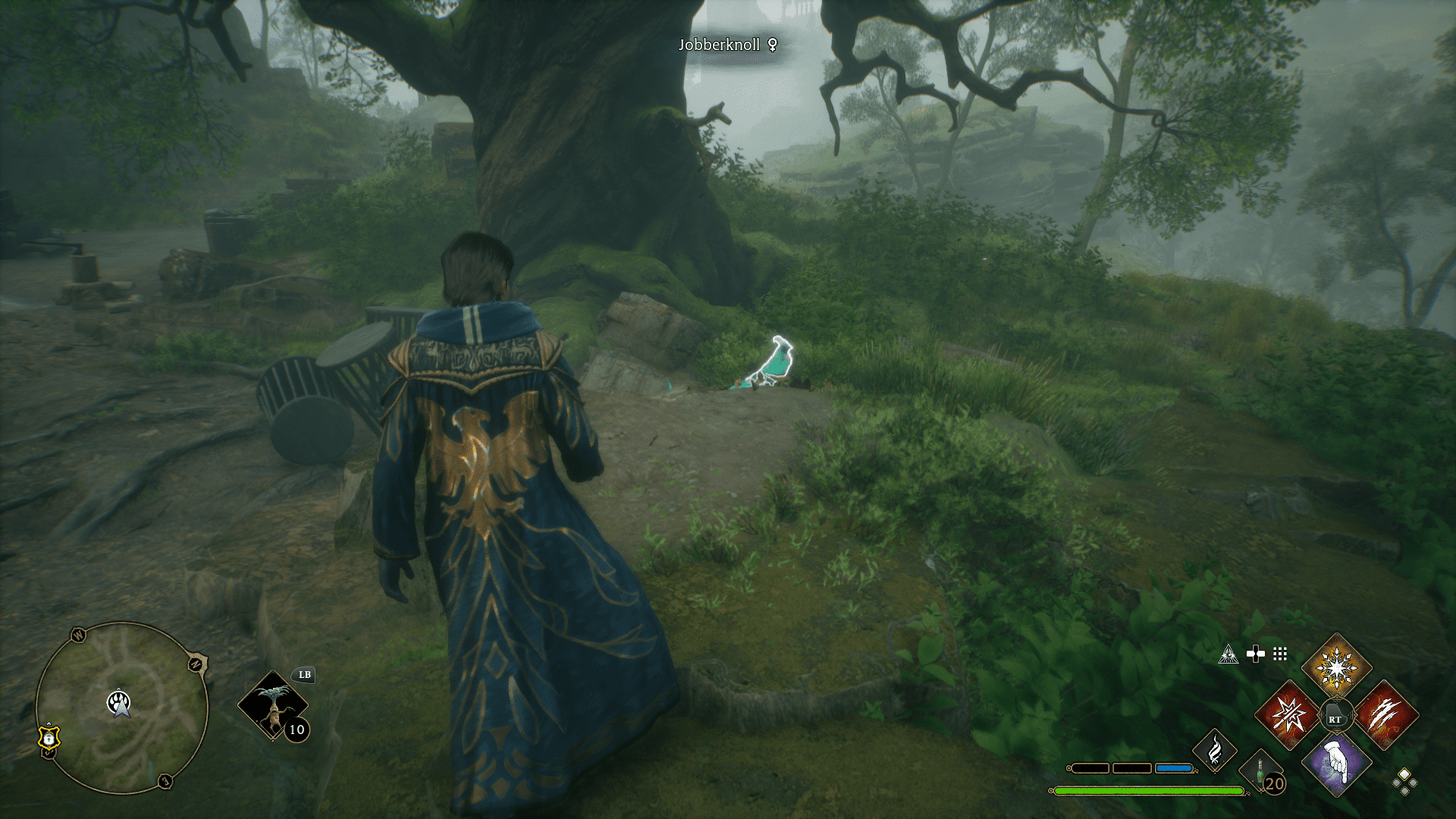The height and width of the screenshot is (819, 1456).
Task: Select the red blasting spell icon on the left
Action: tap(1288, 715)
